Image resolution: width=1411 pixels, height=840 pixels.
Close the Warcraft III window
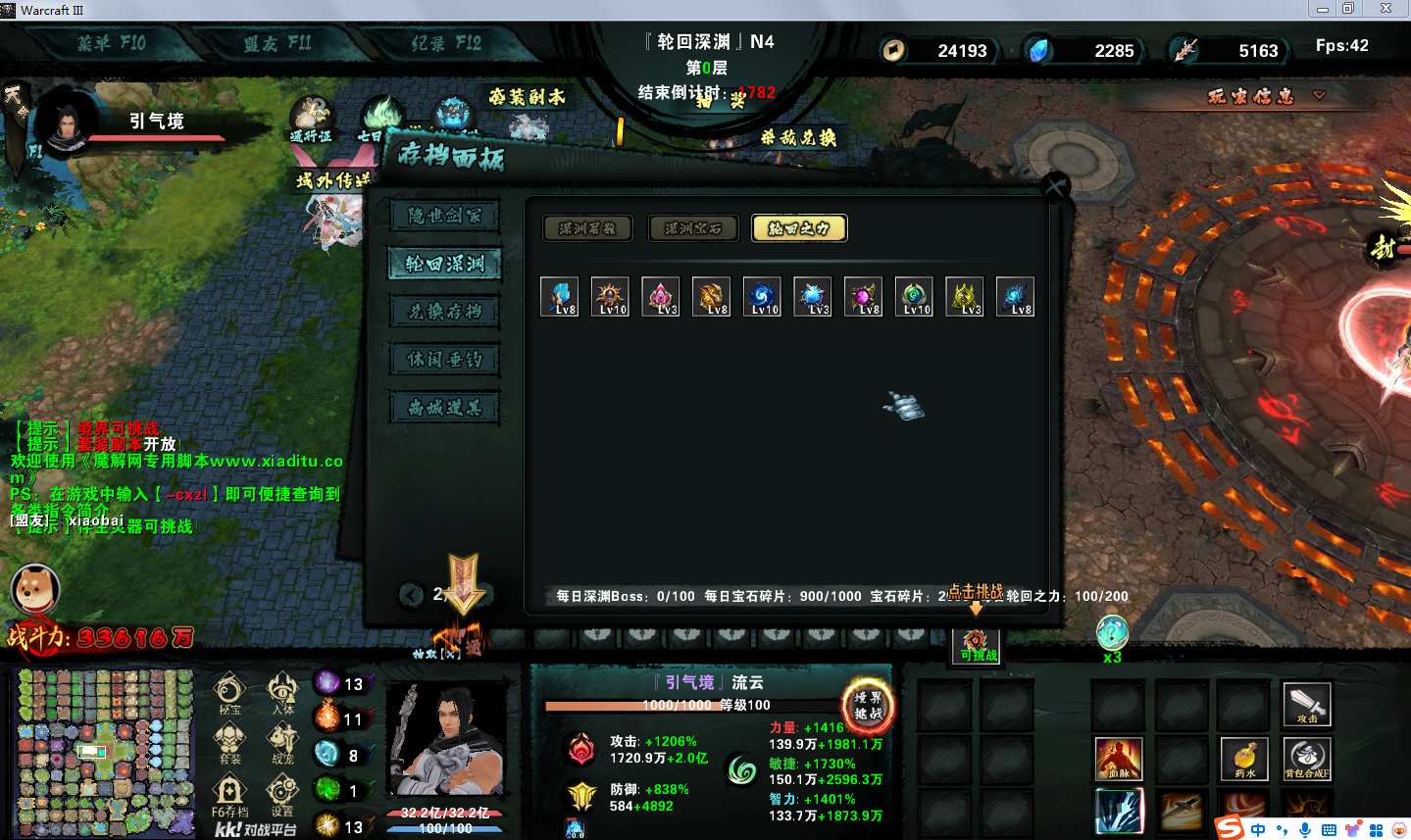tap(1386, 9)
